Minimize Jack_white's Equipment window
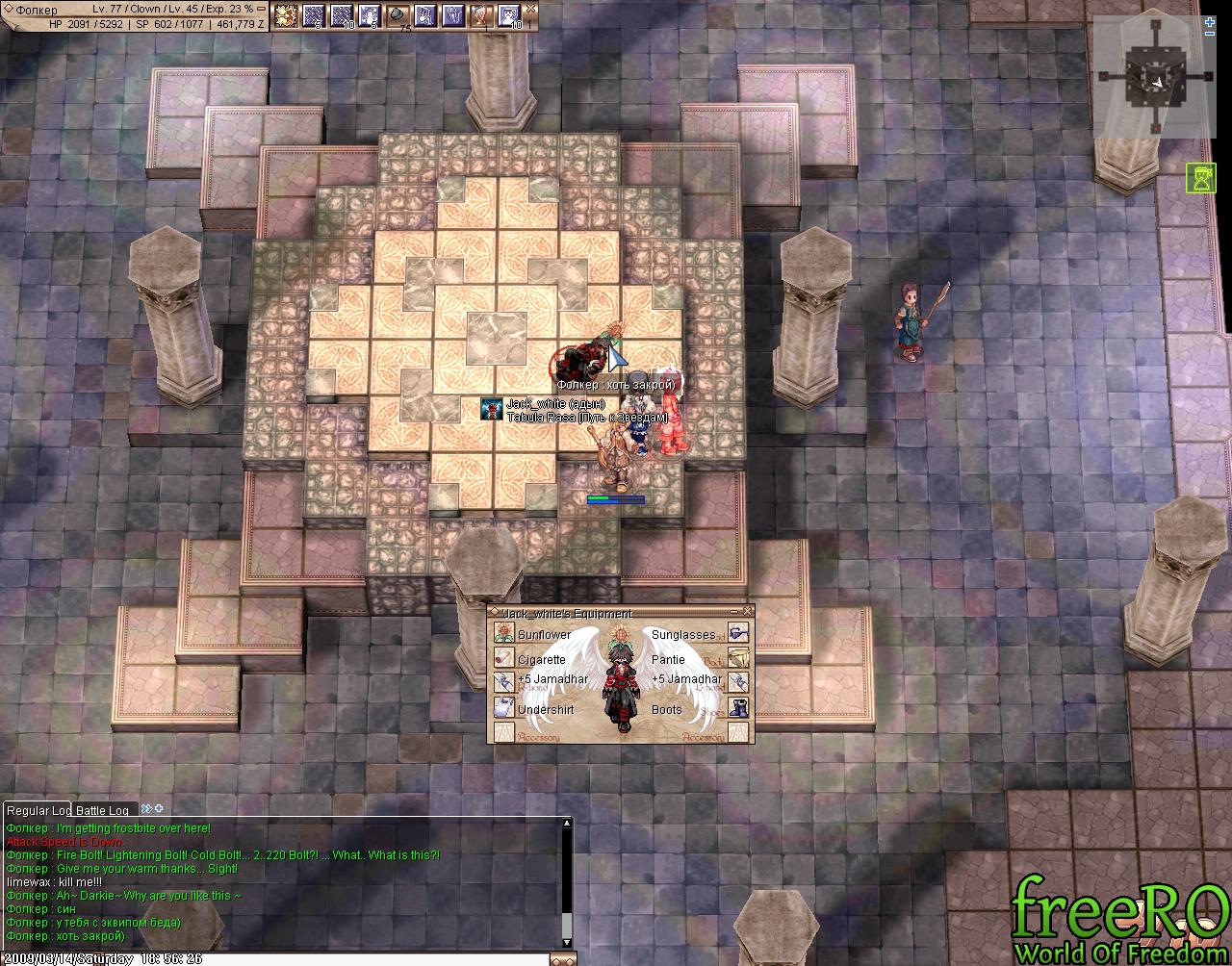The width and height of the screenshot is (1232, 966). tap(736, 612)
